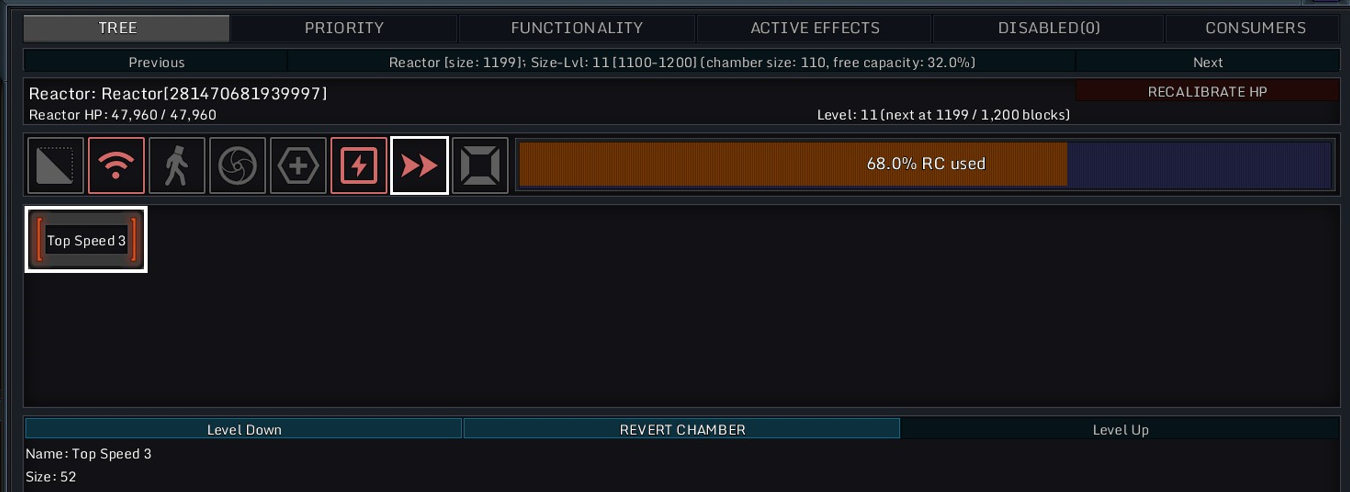Open the Disabled(0) tab
The height and width of the screenshot is (492, 1350).
1048,28
